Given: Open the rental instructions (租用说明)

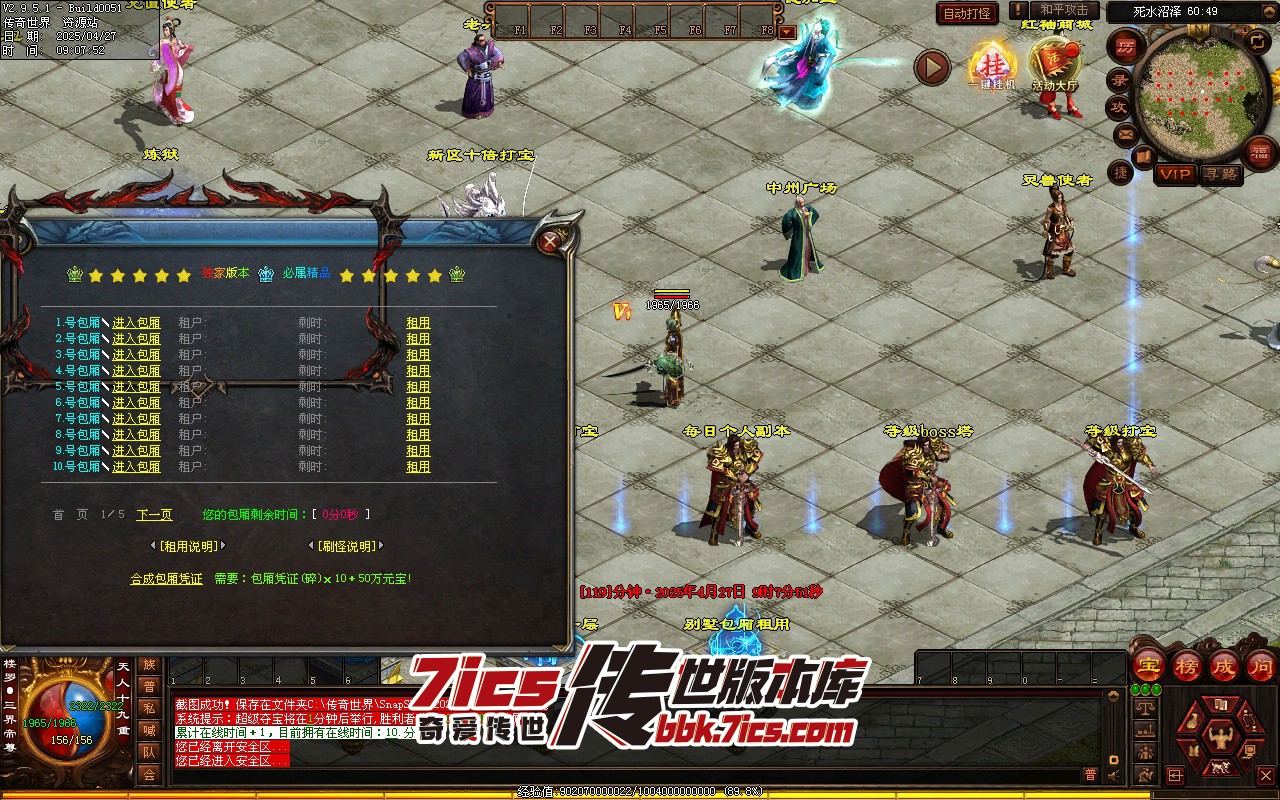Looking at the screenshot, I should click(187, 547).
